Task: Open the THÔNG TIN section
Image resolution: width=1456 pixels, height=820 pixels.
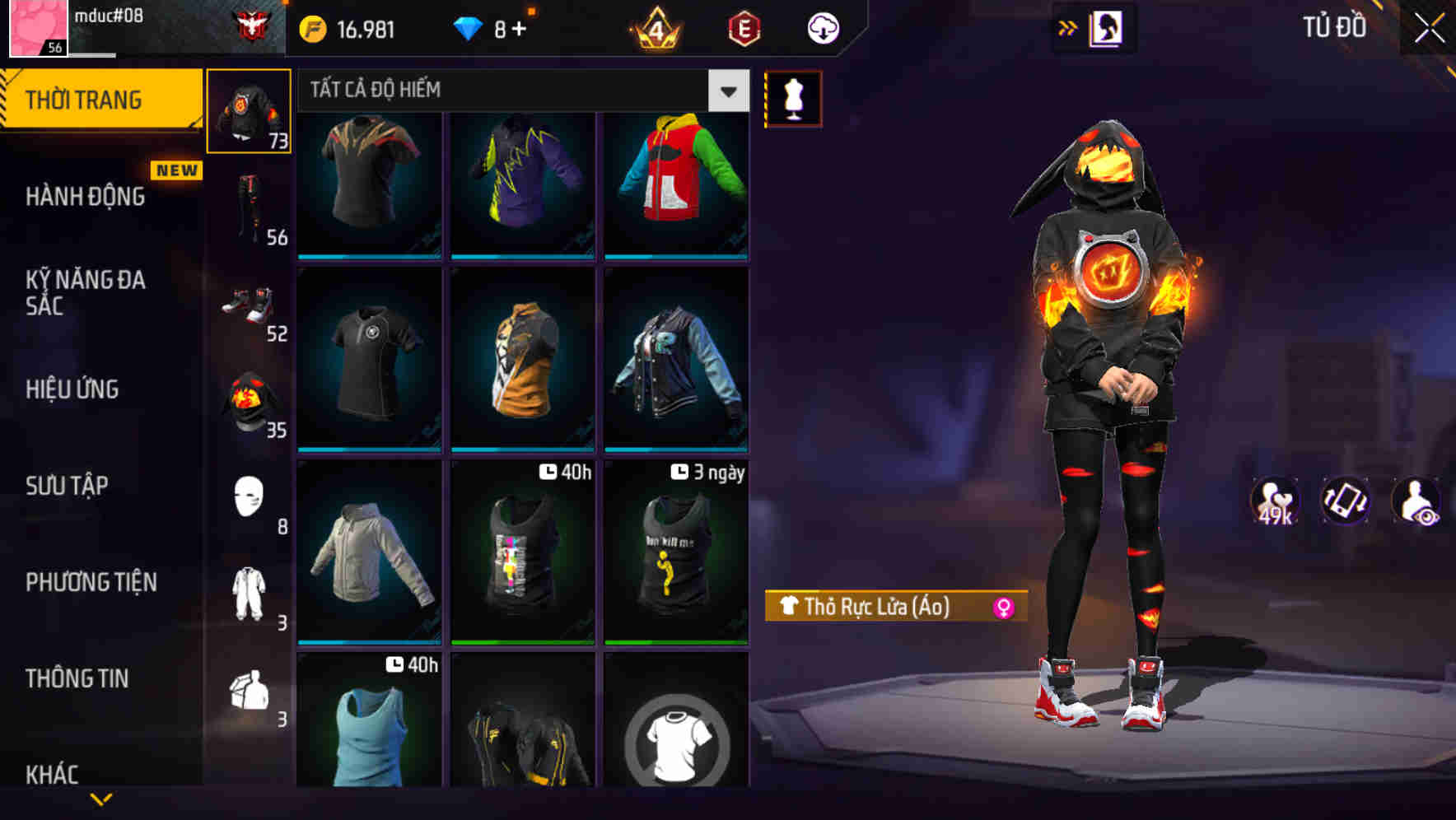Action: pos(76,678)
